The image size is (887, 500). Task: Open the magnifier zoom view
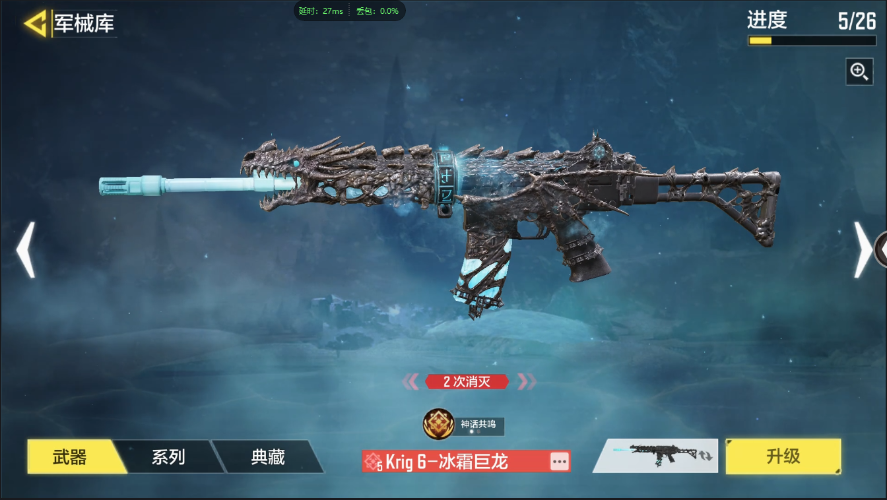(x=859, y=71)
